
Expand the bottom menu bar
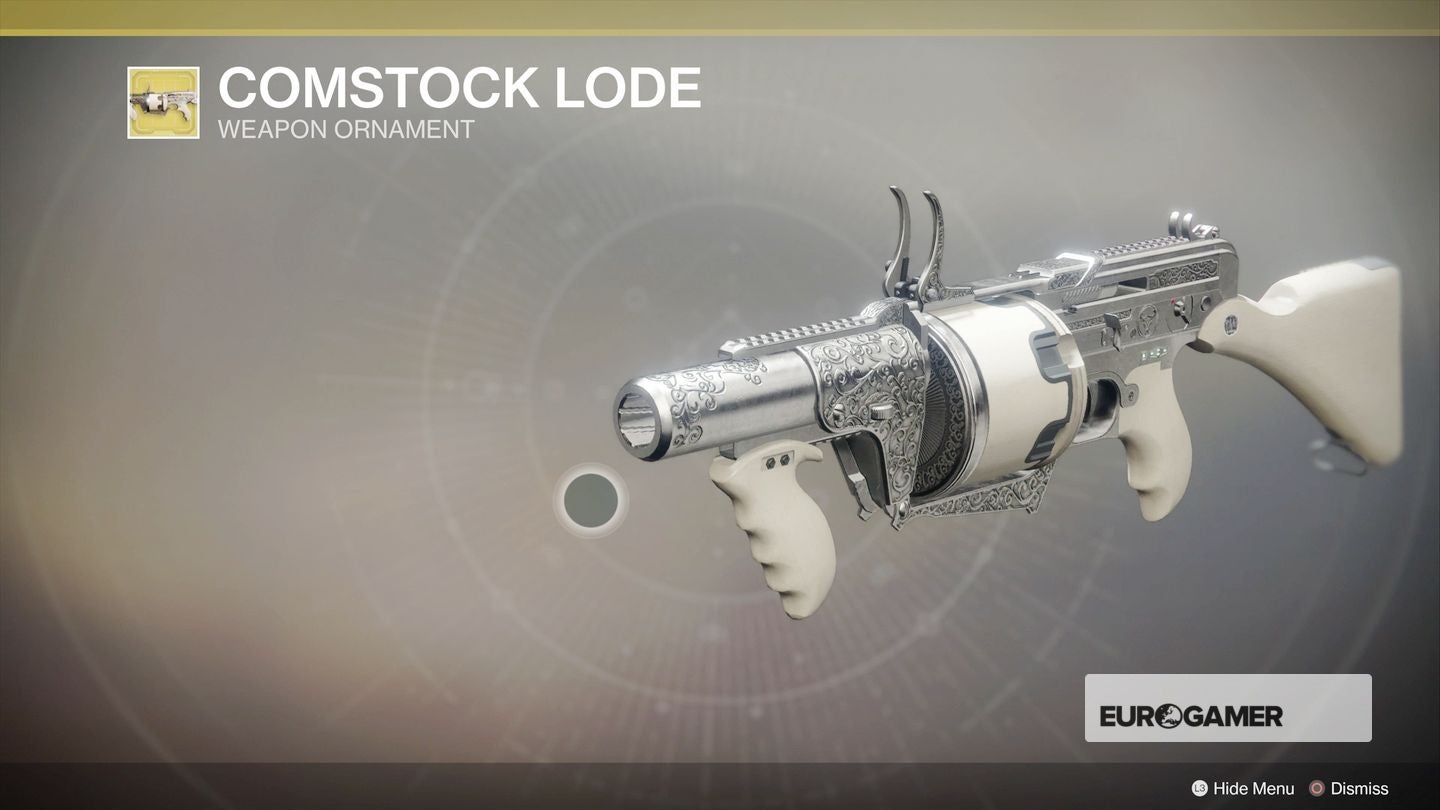pos(720,788)
